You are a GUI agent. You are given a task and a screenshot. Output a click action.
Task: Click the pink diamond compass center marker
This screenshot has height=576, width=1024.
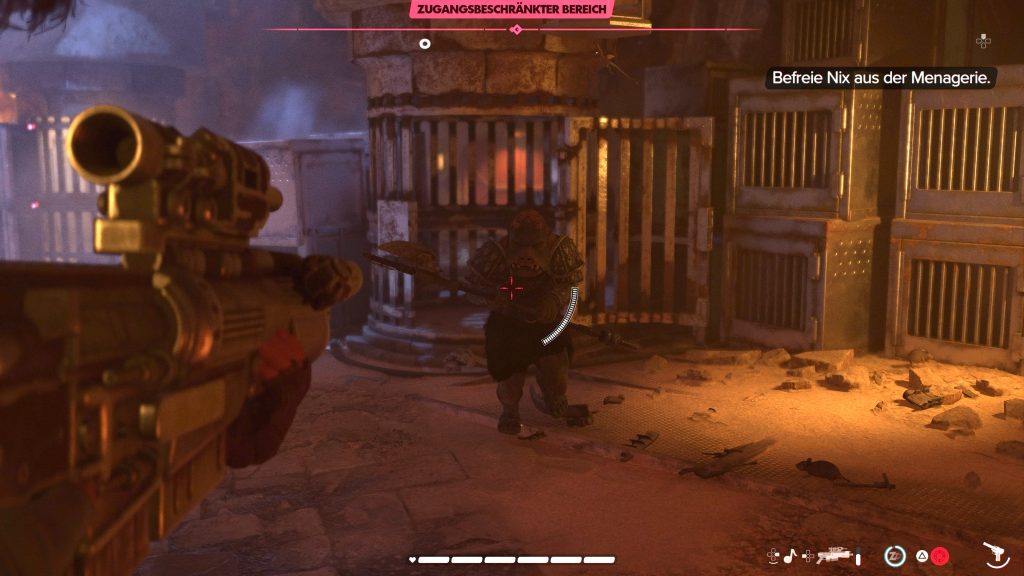516,30
